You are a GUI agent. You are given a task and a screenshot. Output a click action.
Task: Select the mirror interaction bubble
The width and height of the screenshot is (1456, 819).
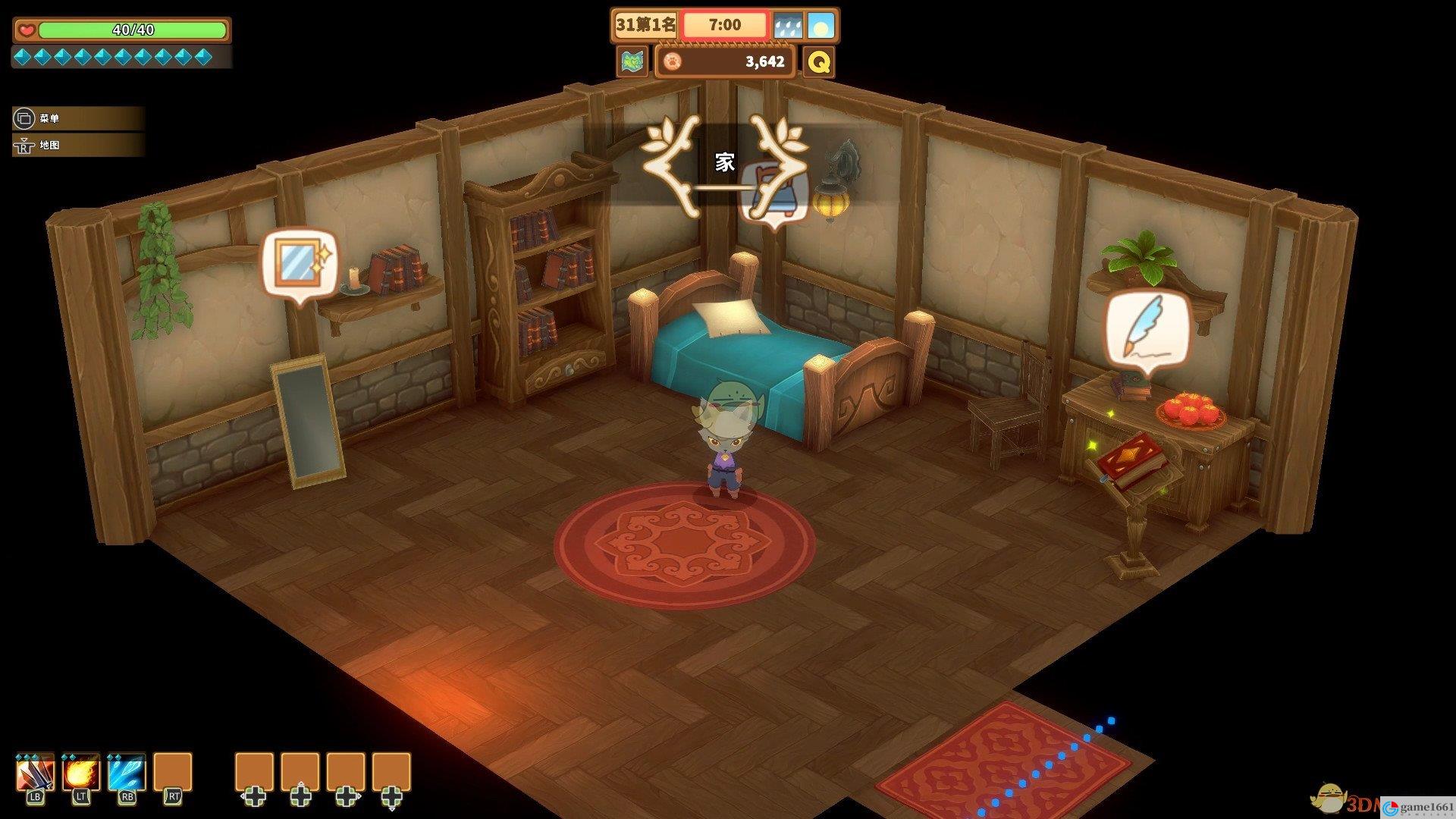300,263
